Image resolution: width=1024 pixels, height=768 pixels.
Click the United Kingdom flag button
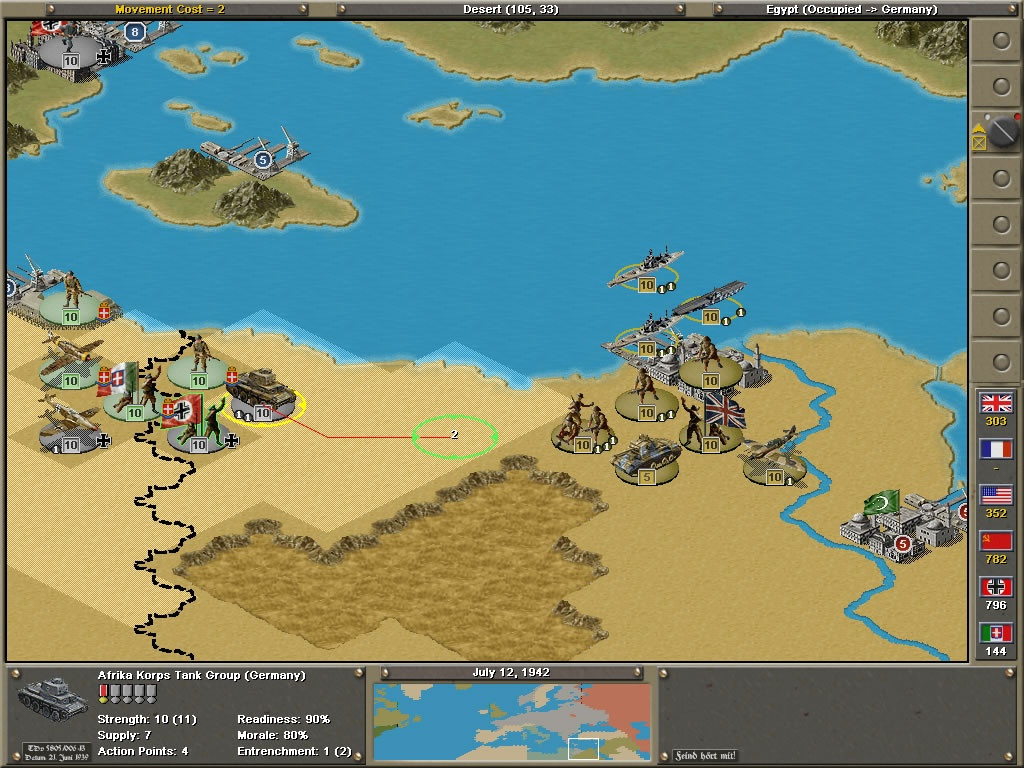pyautogui.click(x=996, y=402)
